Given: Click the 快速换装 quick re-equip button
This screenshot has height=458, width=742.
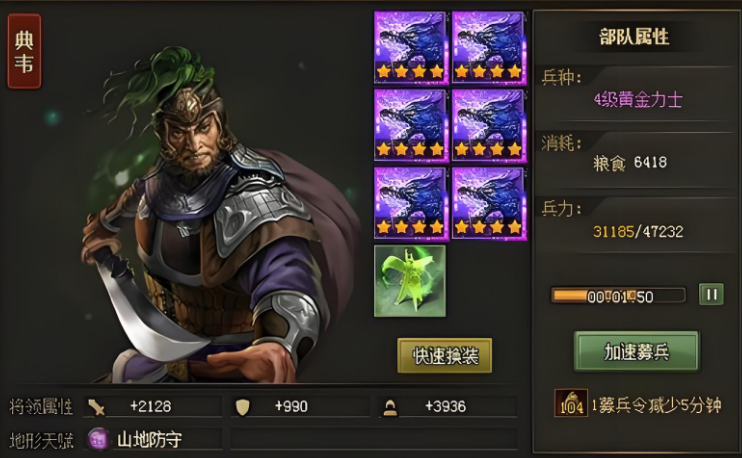Looking at the screenshot, I should [x=444, y=355].
